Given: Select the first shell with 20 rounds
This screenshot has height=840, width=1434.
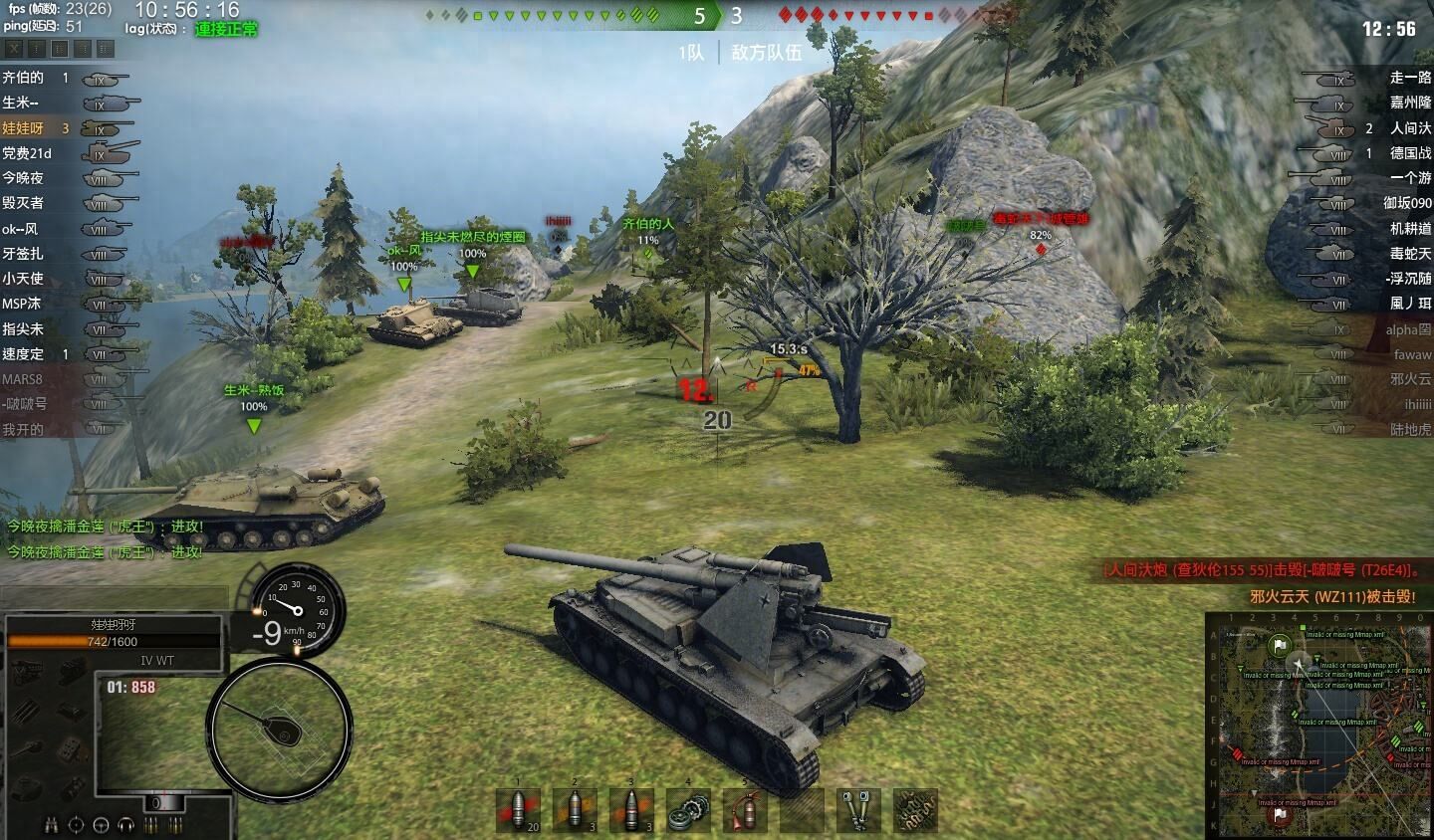Looking at the screenshot, I should [x=519, y=809].
